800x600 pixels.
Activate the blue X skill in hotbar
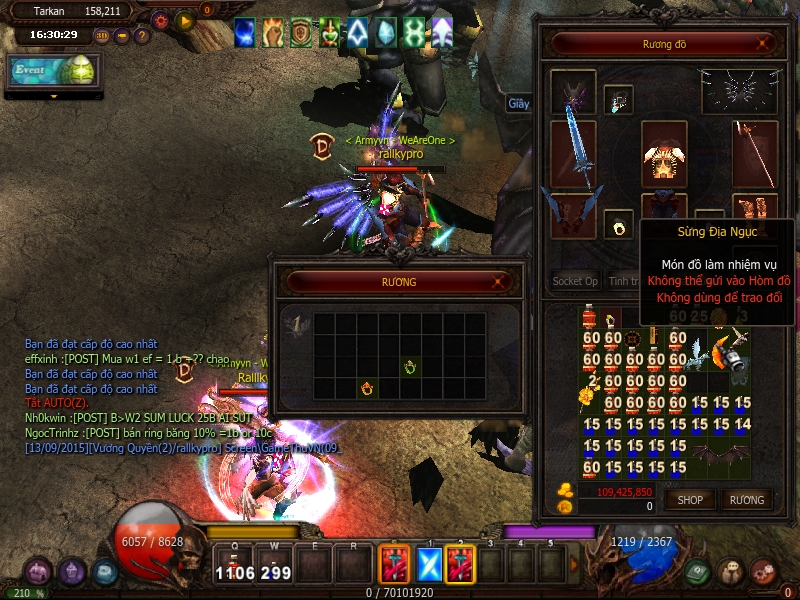point(428,566)
